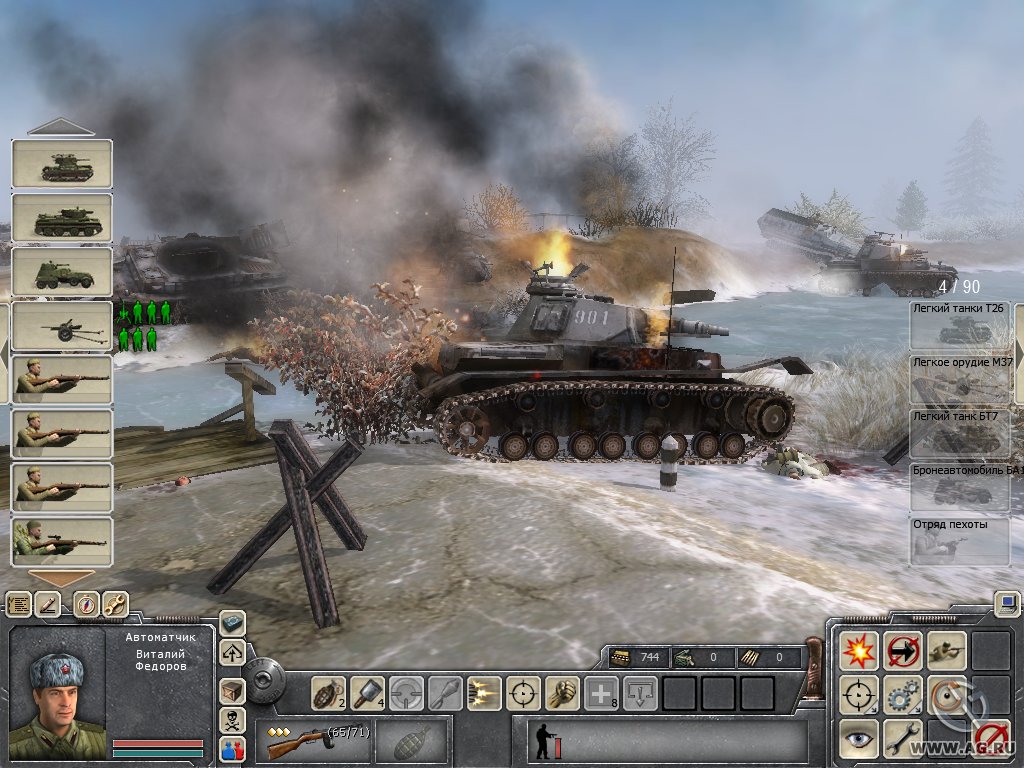Open the skull and crossbones icon
Viewport: 1024px width, 768px height.
click(x=232, y=720)
